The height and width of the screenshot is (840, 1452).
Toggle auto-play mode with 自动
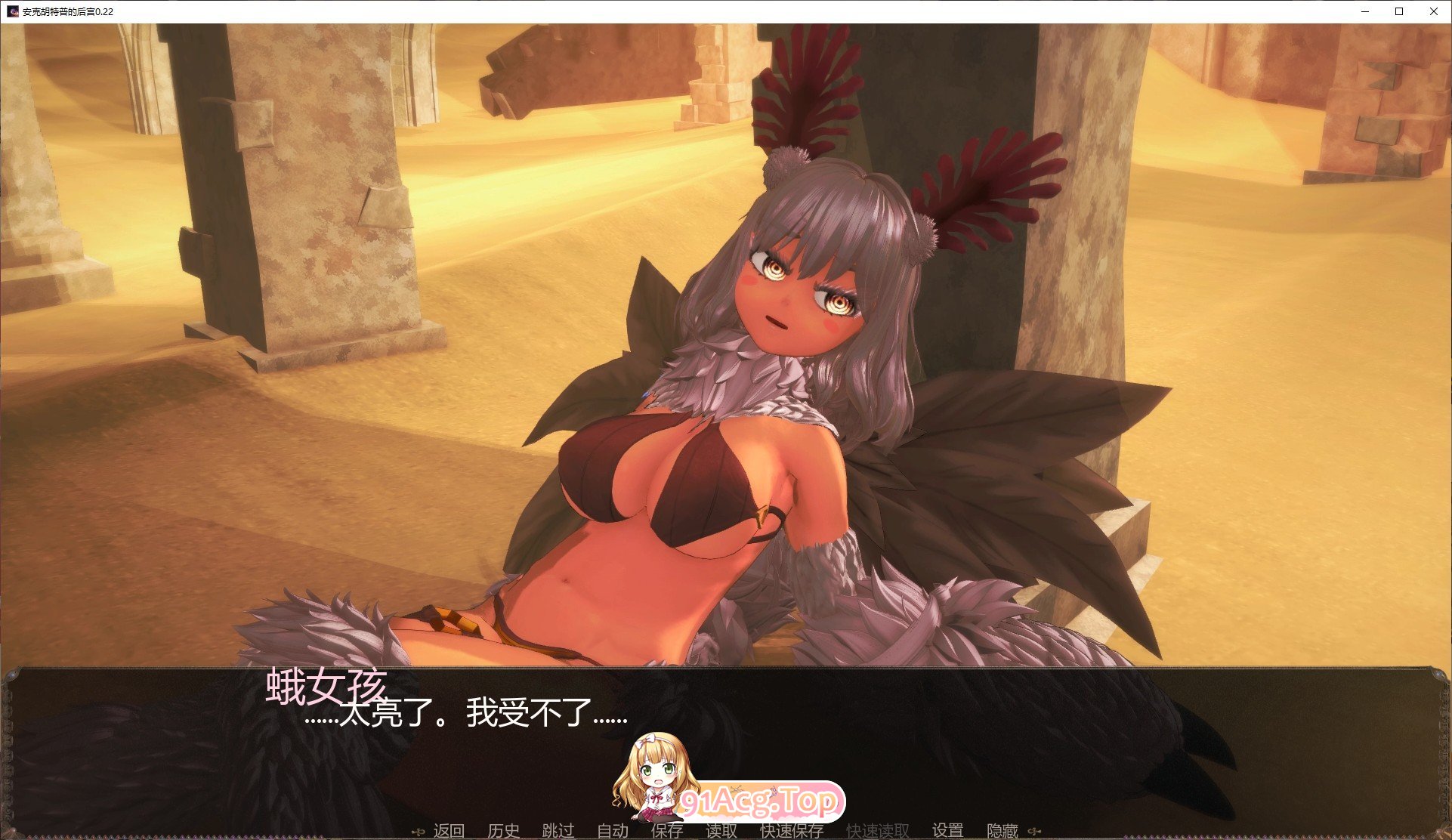[614, 829]
